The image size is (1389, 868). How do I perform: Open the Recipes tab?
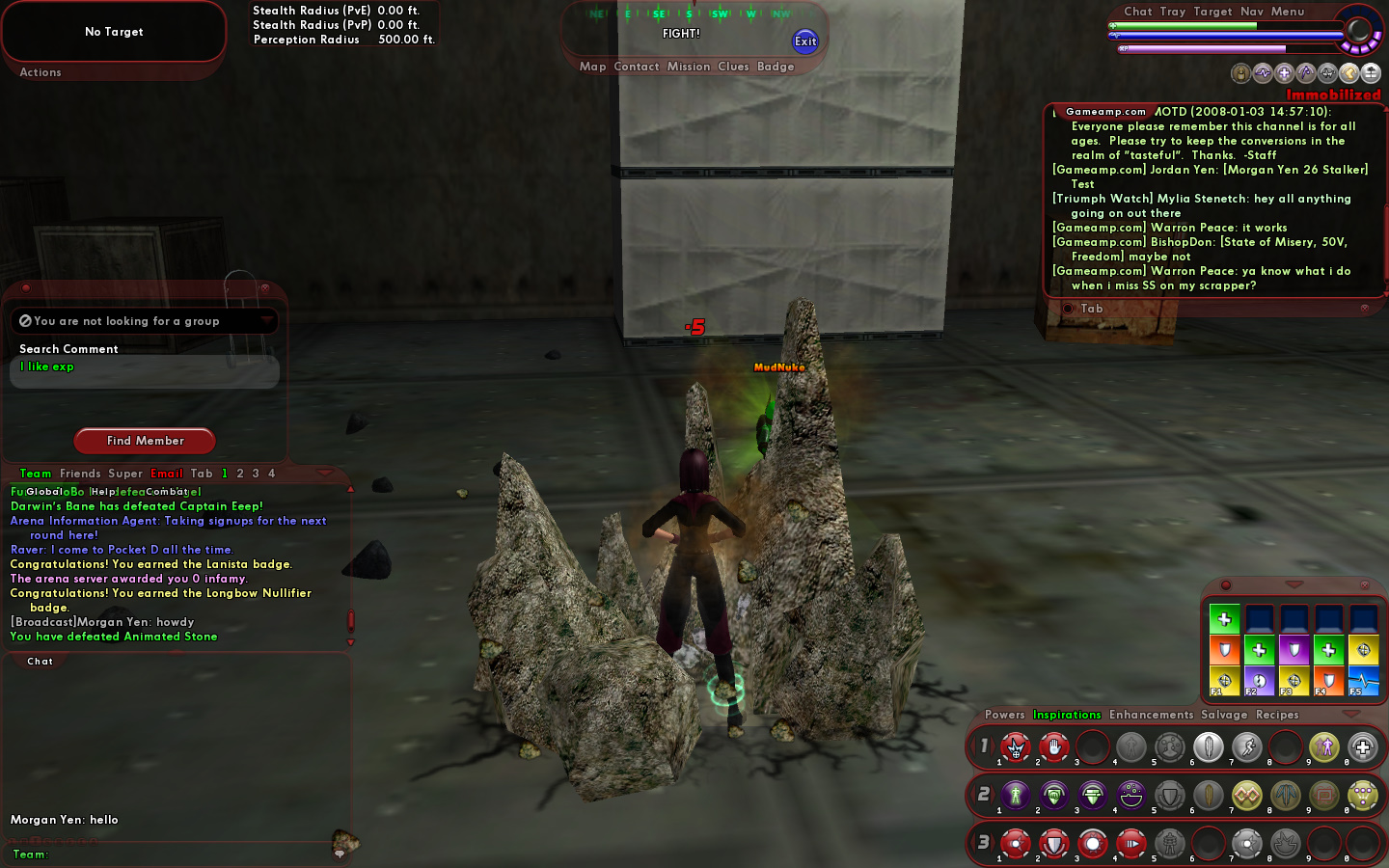click(1277, 715)
